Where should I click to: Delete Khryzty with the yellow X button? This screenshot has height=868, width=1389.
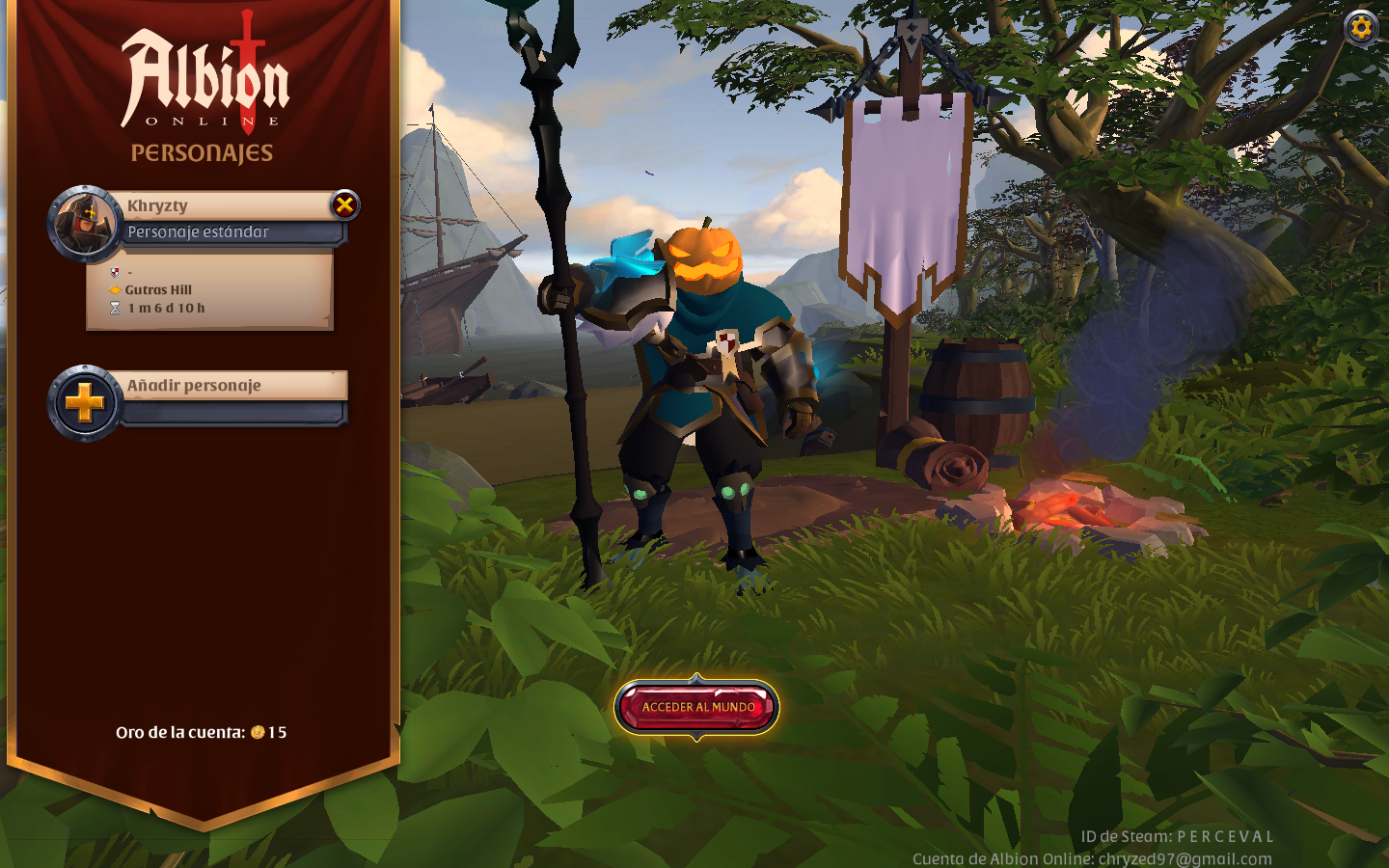(344, 204)
